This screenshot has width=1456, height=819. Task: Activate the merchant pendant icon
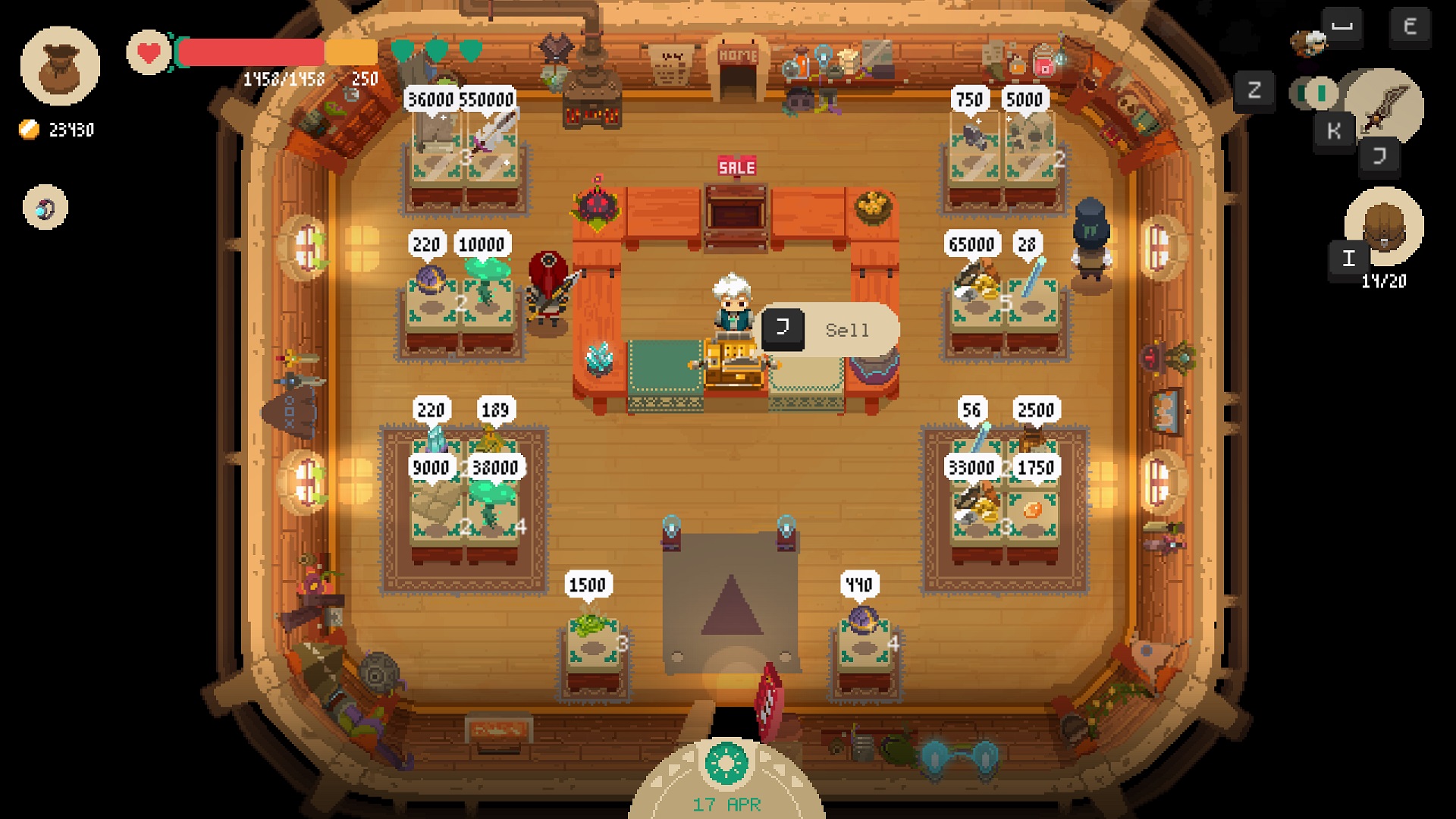pyautogui.click(x=45, y=207)
